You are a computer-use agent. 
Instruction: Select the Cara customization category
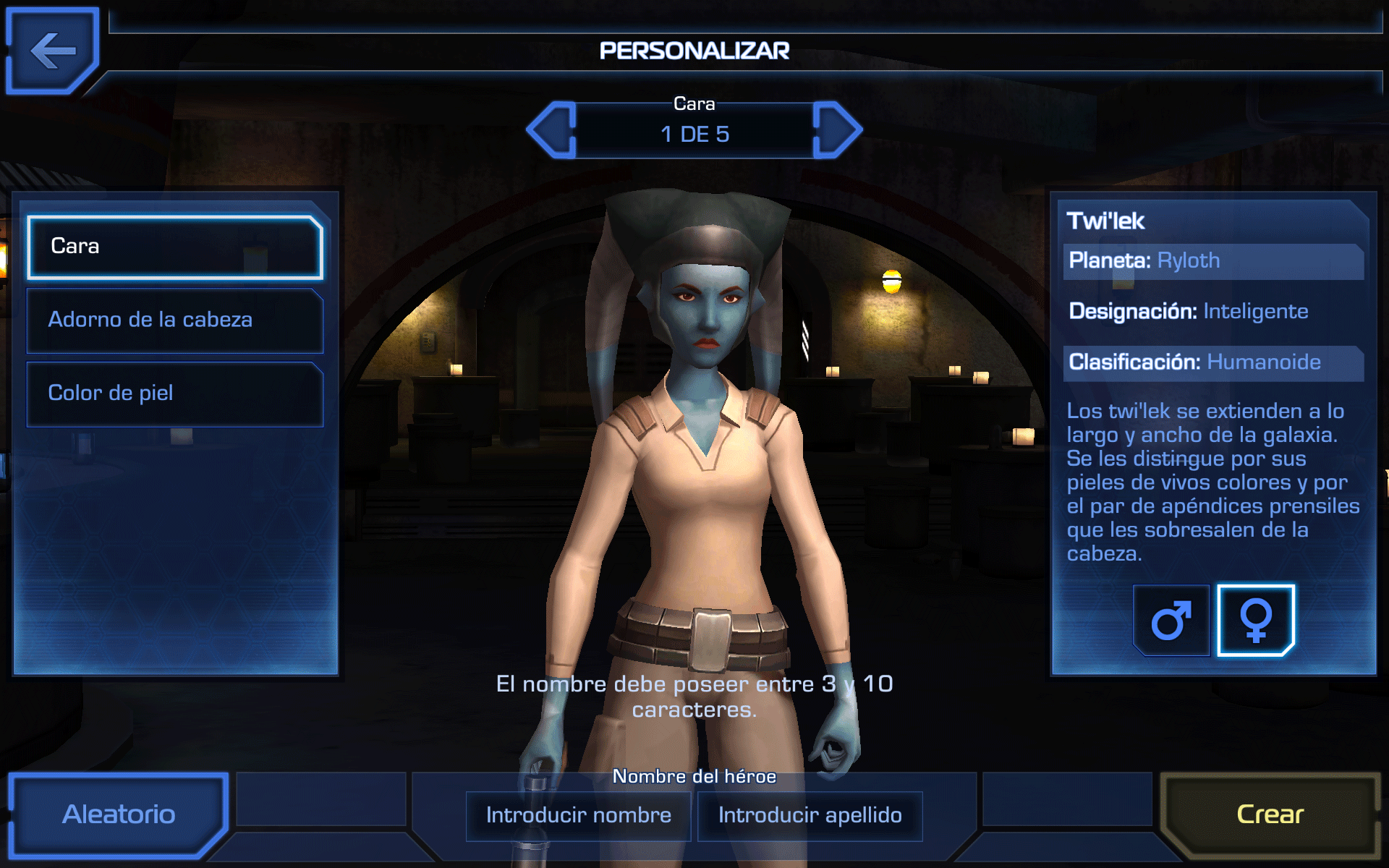pos(174,247)
